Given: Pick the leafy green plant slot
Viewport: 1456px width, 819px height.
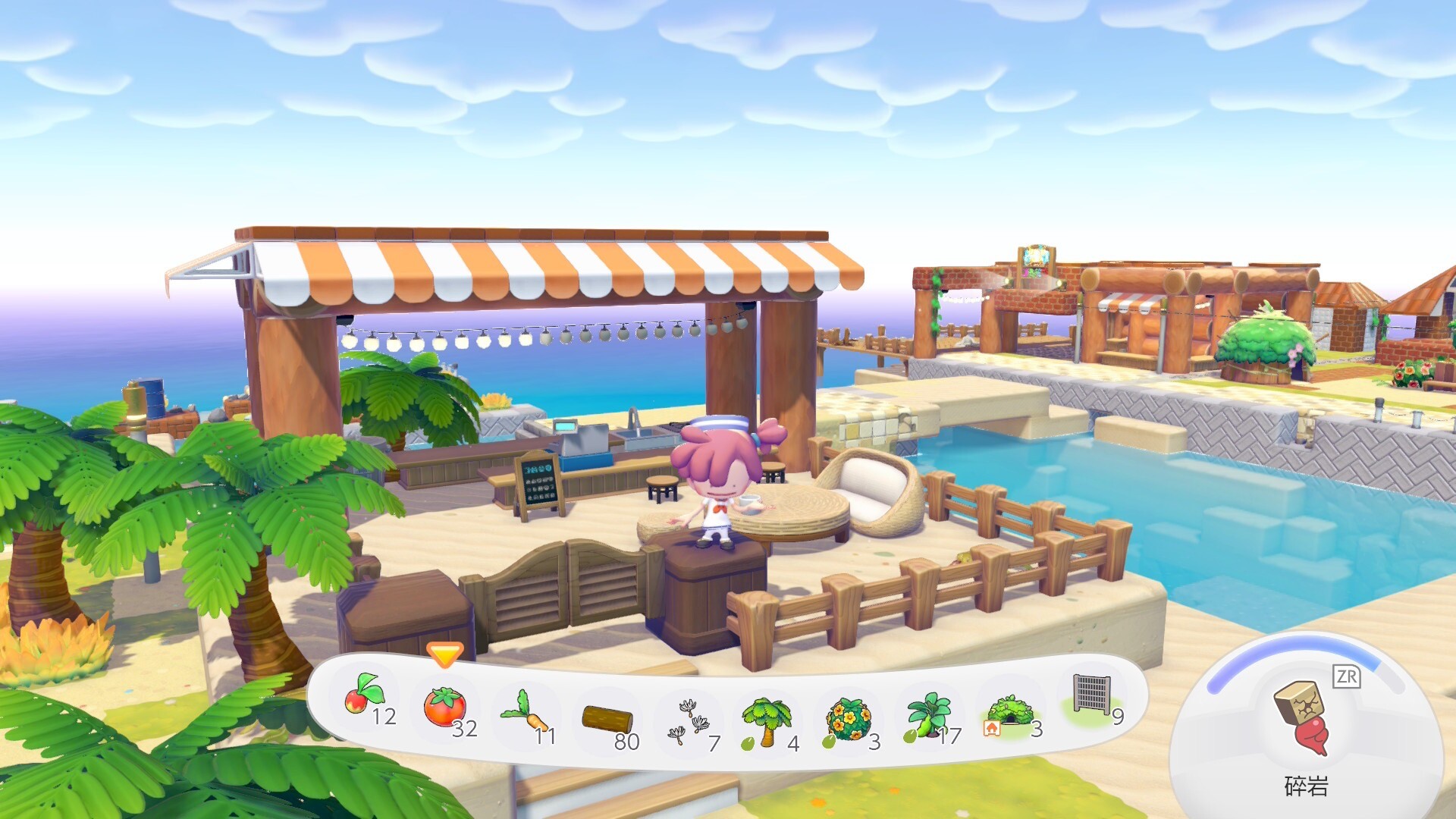Looking at the screenshot, I should (x=929, y=716).
